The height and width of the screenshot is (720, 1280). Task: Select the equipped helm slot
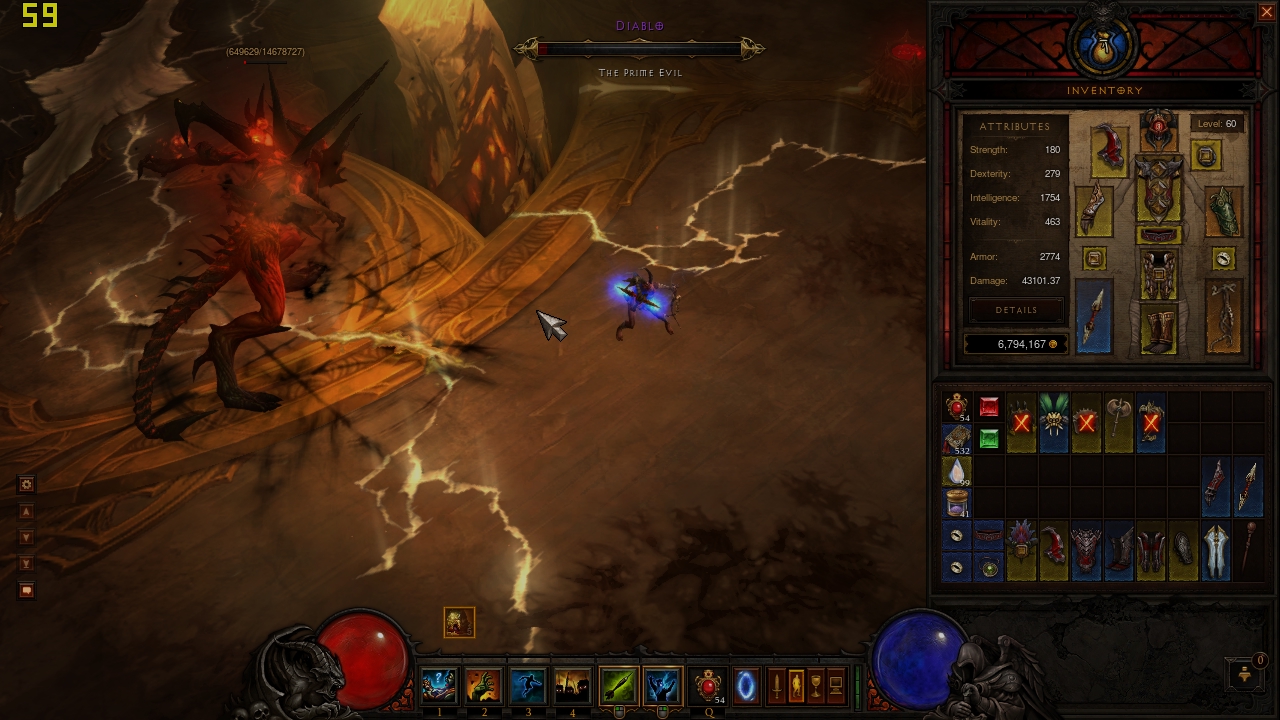click(x=1159, y=131)
